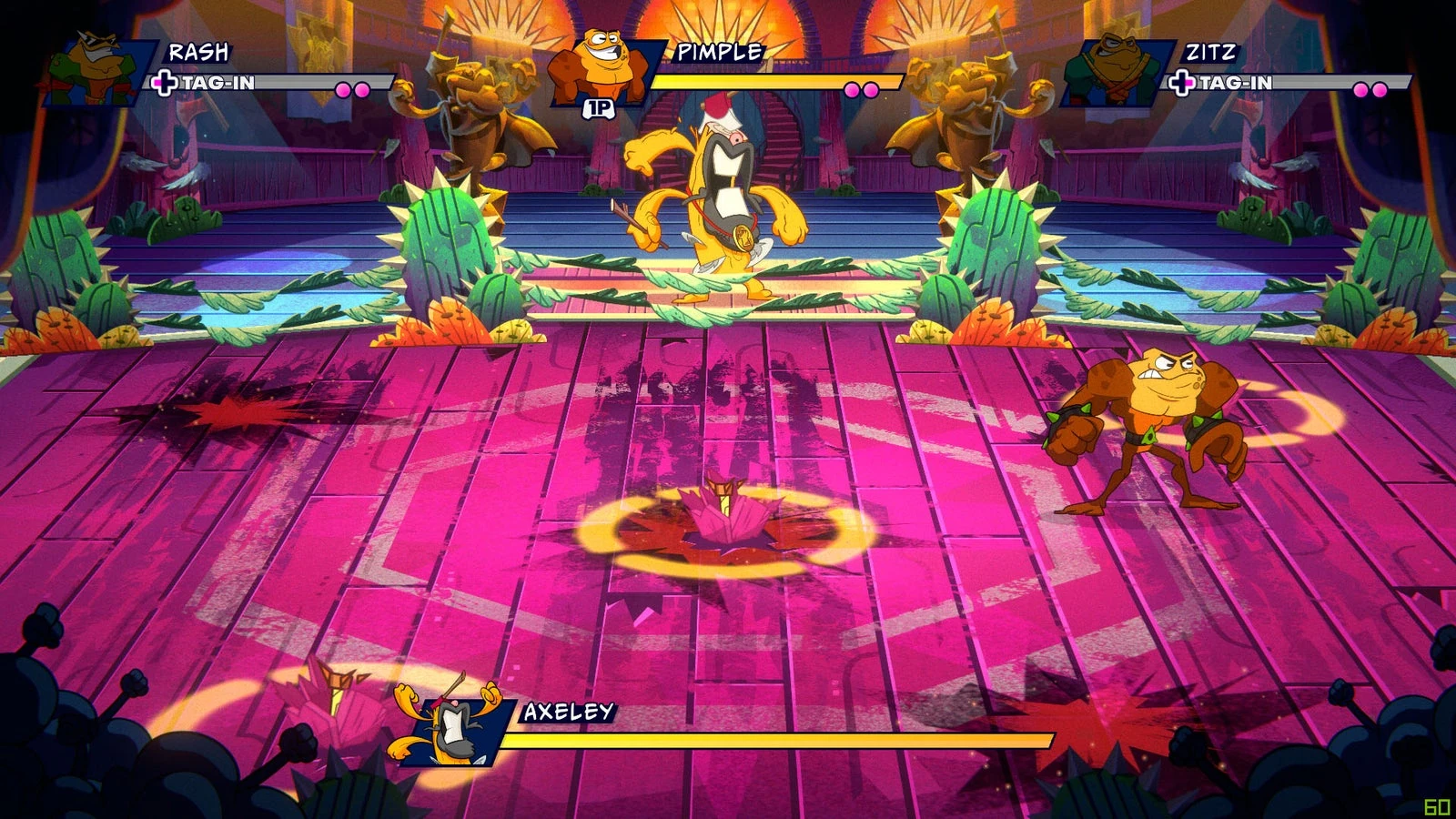Click the PIMPLE name label

722,53
